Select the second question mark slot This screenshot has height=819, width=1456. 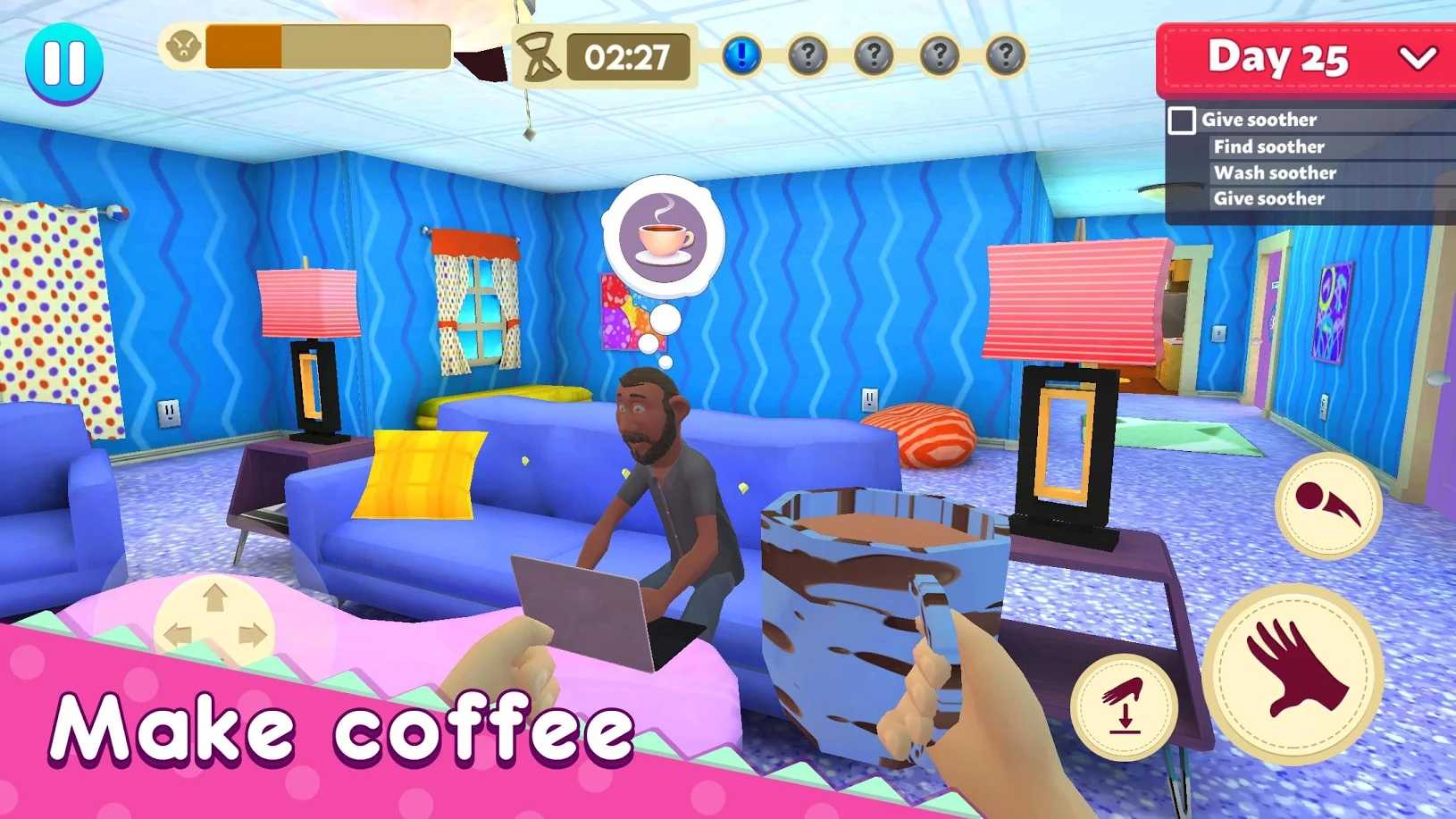tap(874, 54)
